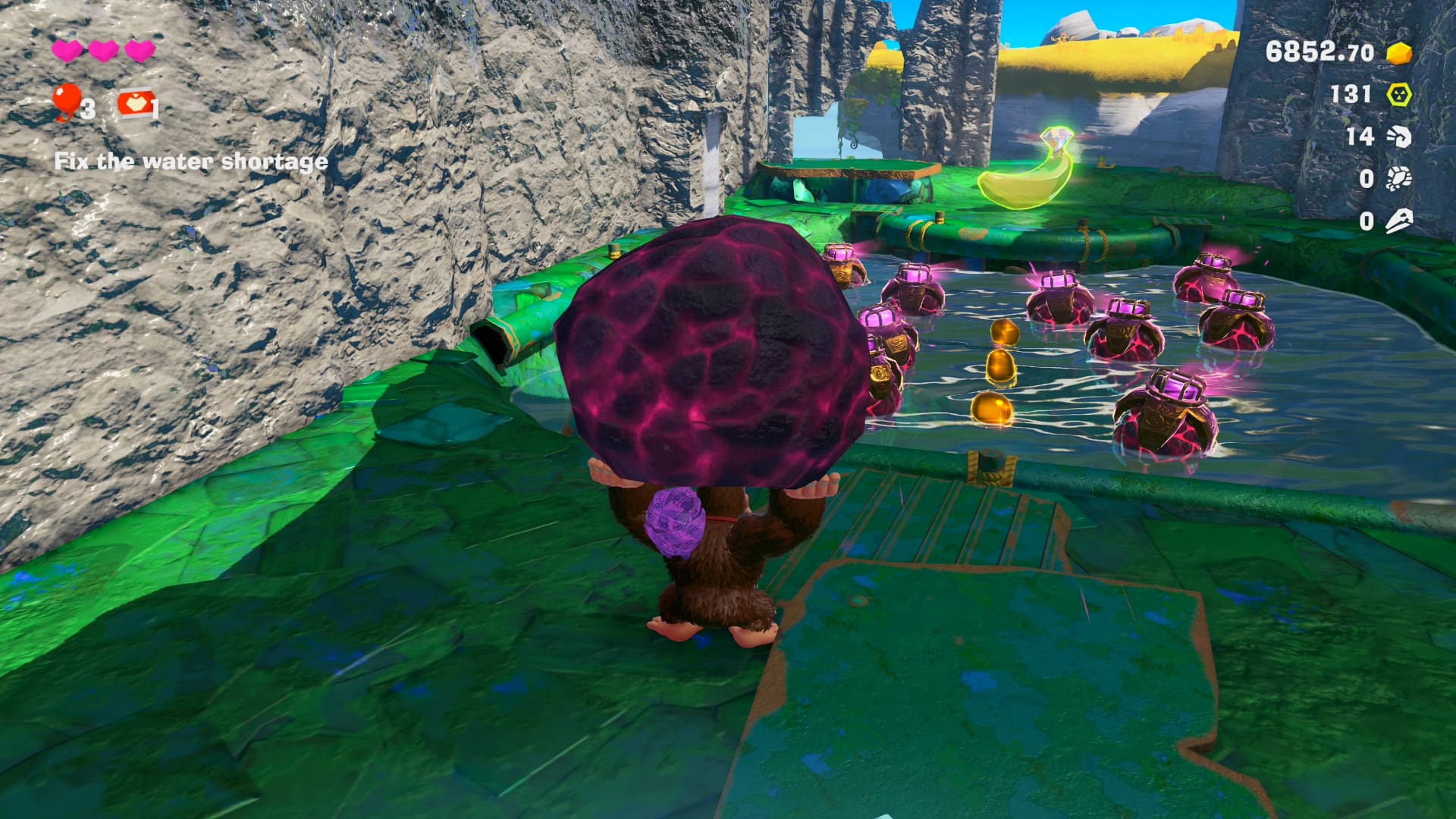1456x819 pixels.
Task: Select the red juice item icon
Action: pyautogui.click(x=135, y=105)
